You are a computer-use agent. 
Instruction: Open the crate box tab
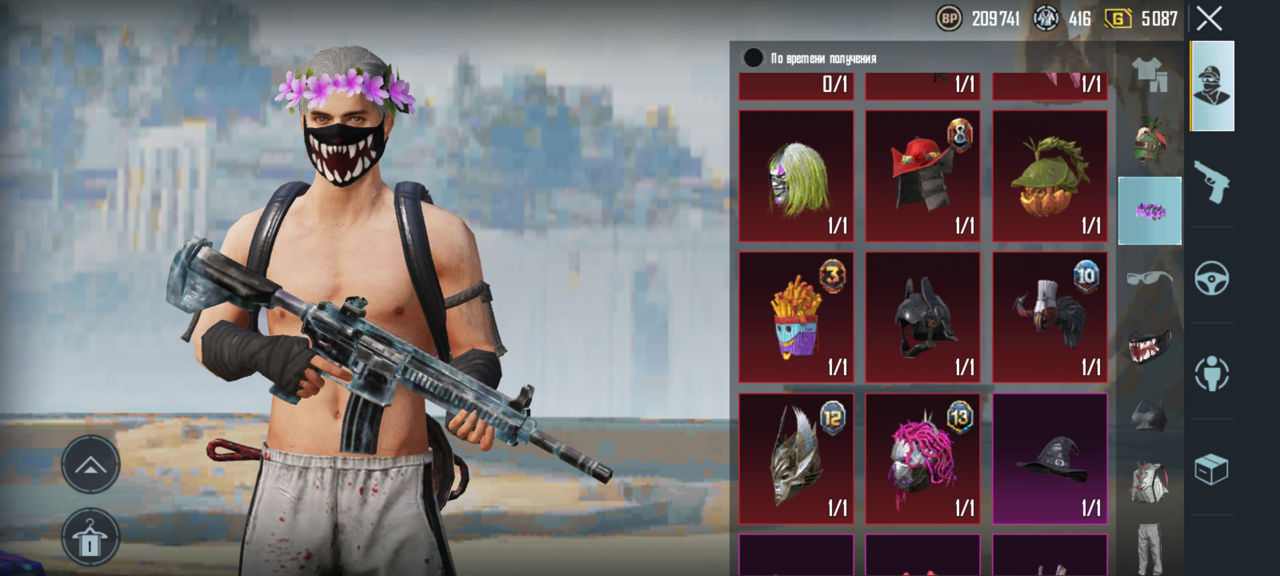[x=1211, y=469]
